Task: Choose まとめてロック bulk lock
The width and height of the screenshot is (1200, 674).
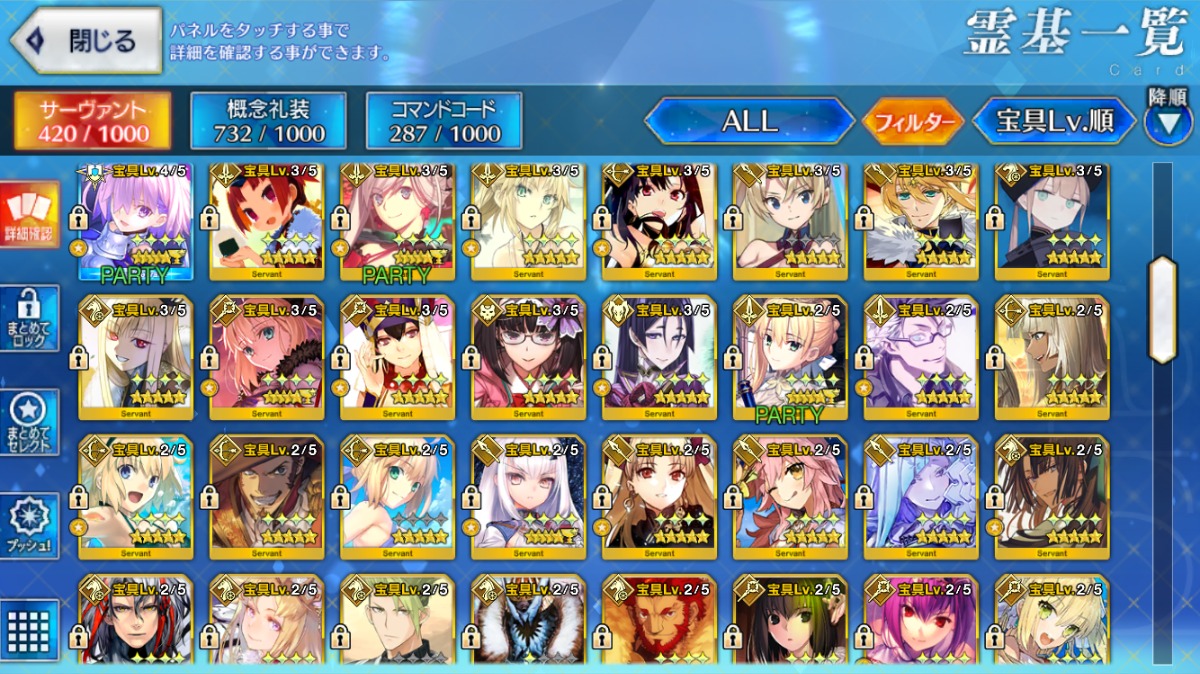Action: pos(30,318)
